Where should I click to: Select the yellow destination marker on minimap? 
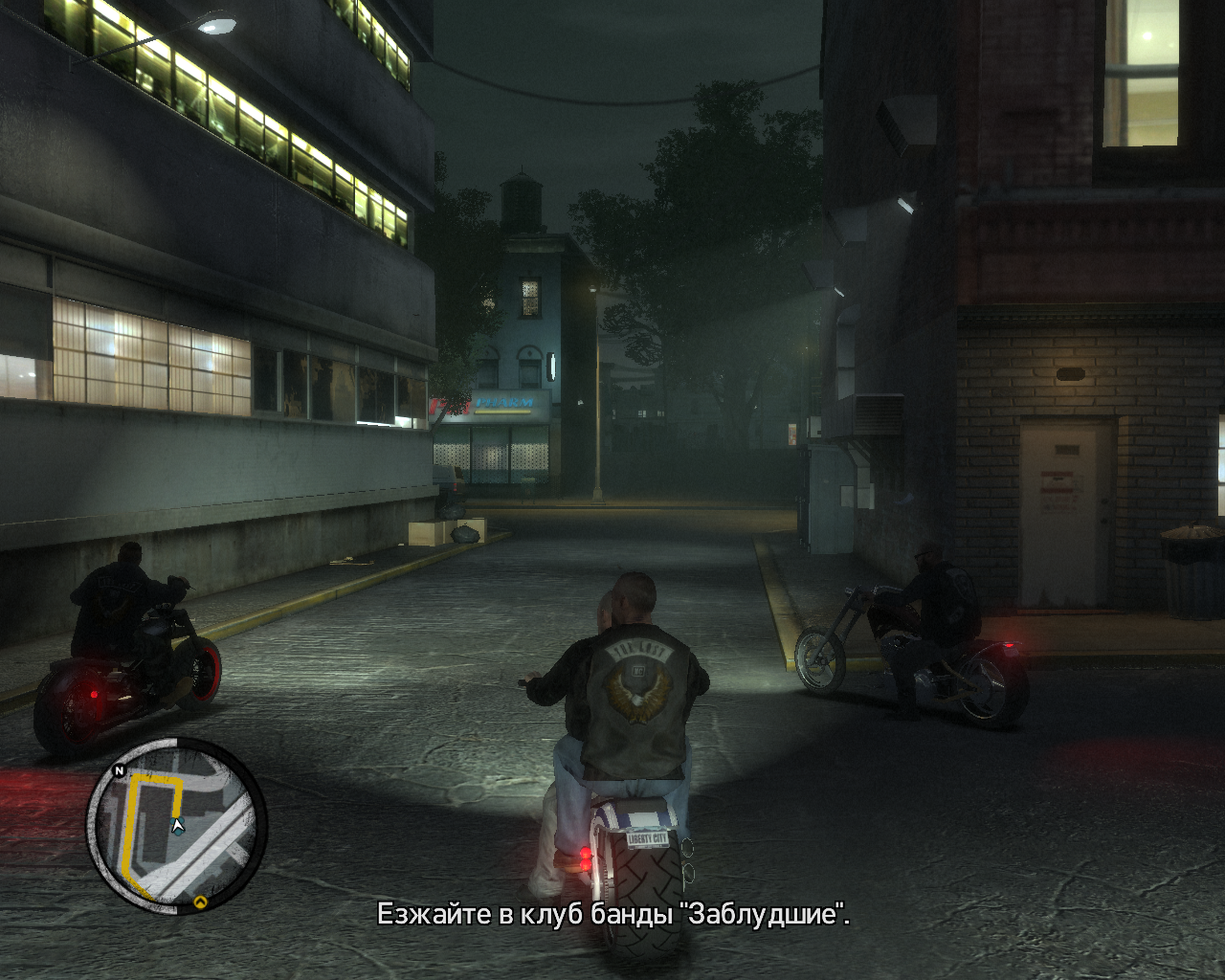[x=200, y=902]
